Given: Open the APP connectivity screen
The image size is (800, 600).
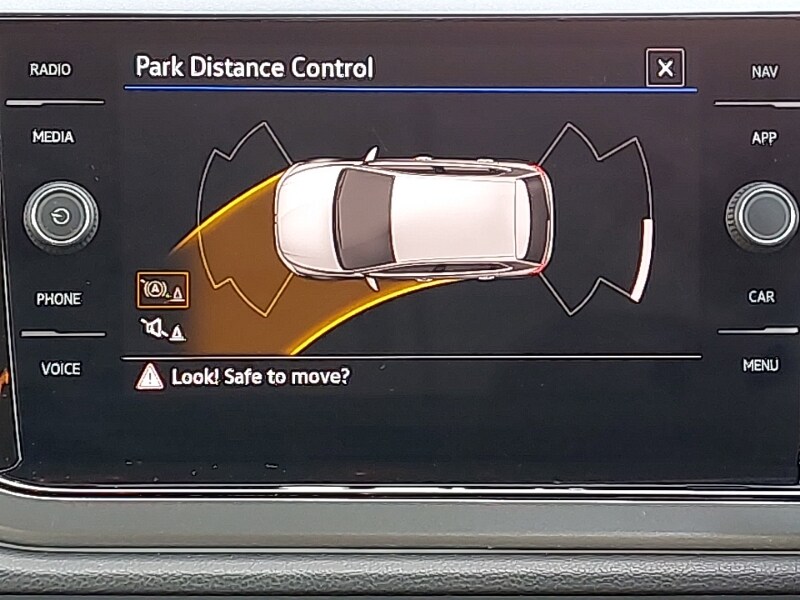Looking at the screenshot, I should pos(764,138).
